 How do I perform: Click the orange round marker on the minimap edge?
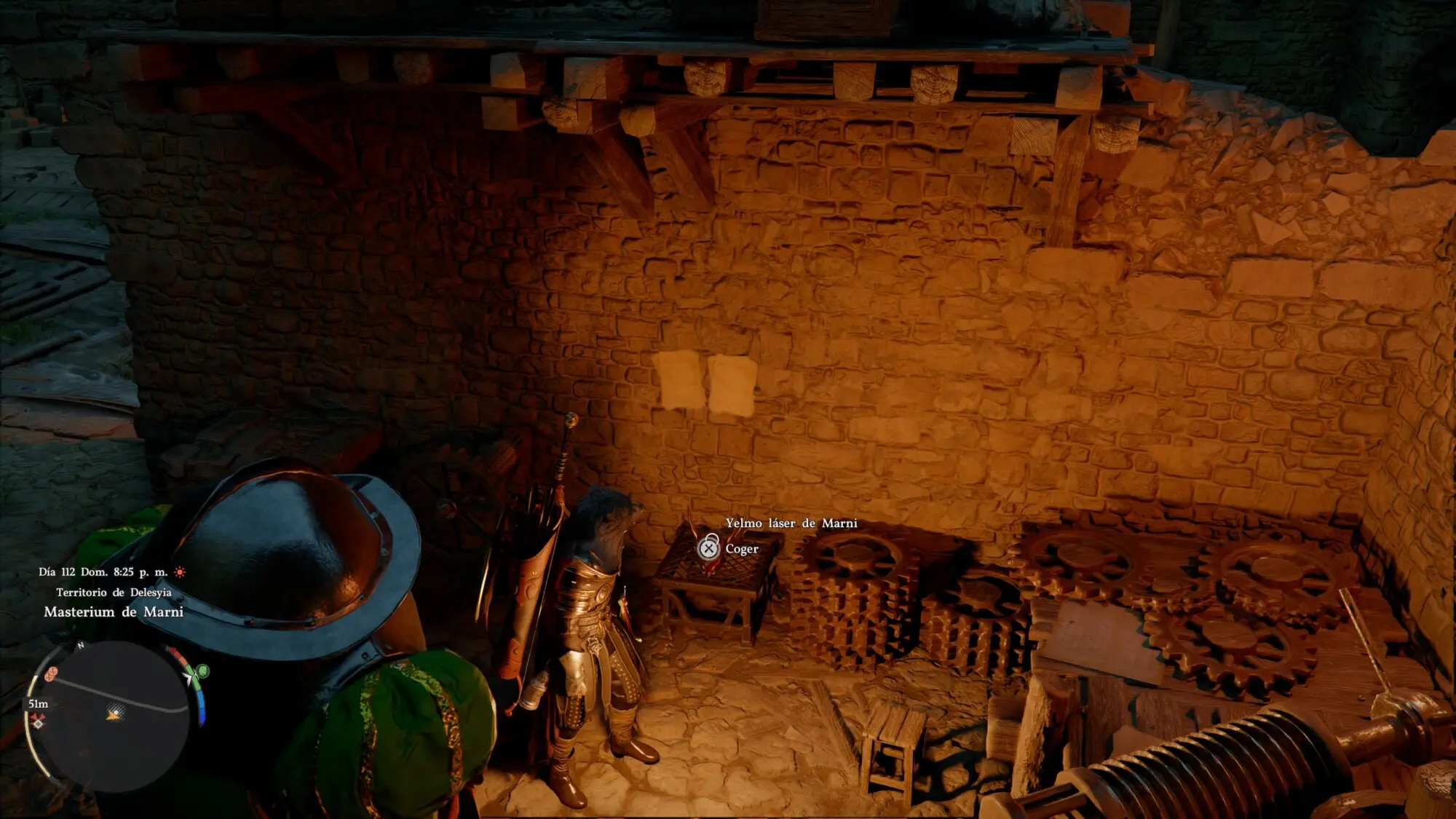(x=51, y=673)
